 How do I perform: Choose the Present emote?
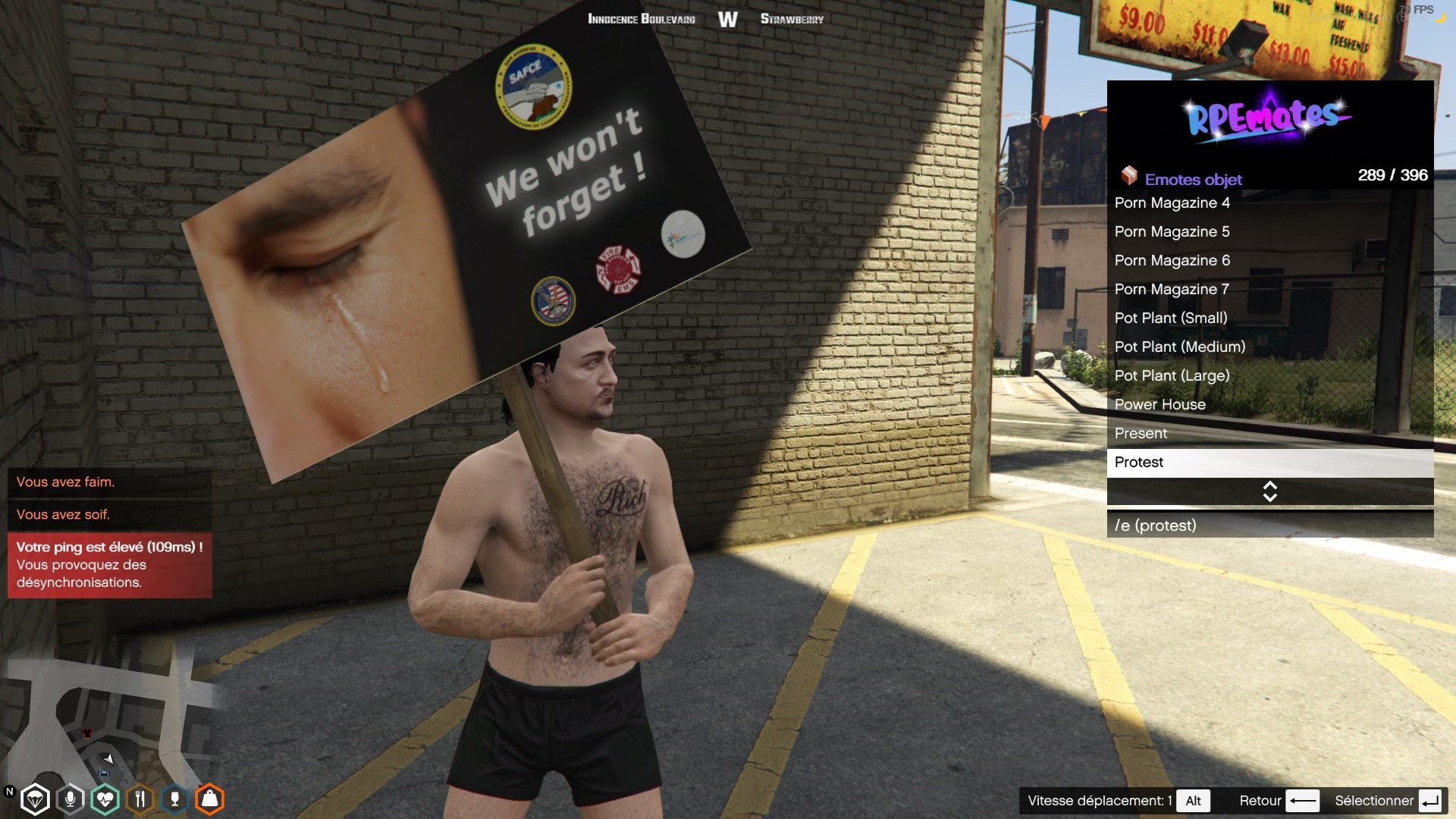[x=1269, y=434]
